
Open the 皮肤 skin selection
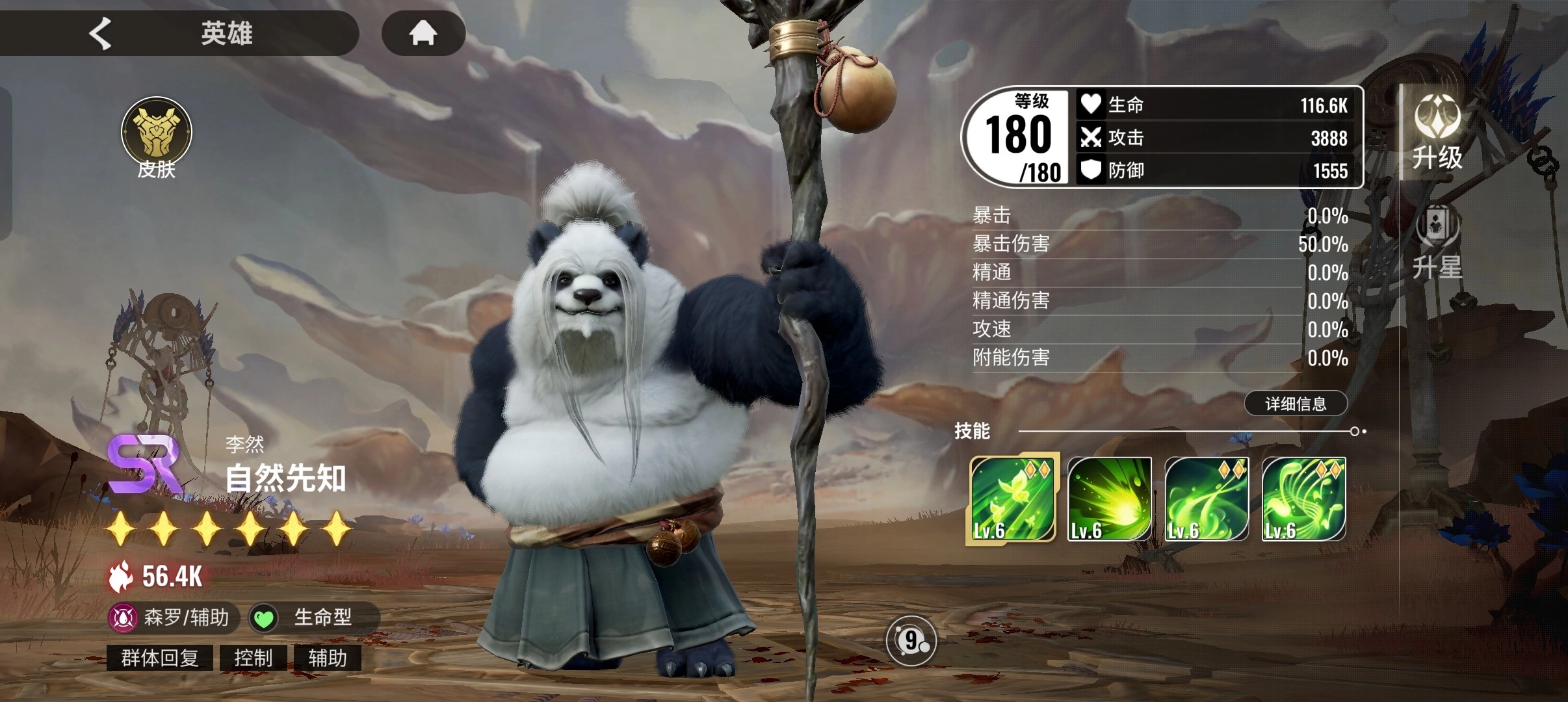pos(157,138)
